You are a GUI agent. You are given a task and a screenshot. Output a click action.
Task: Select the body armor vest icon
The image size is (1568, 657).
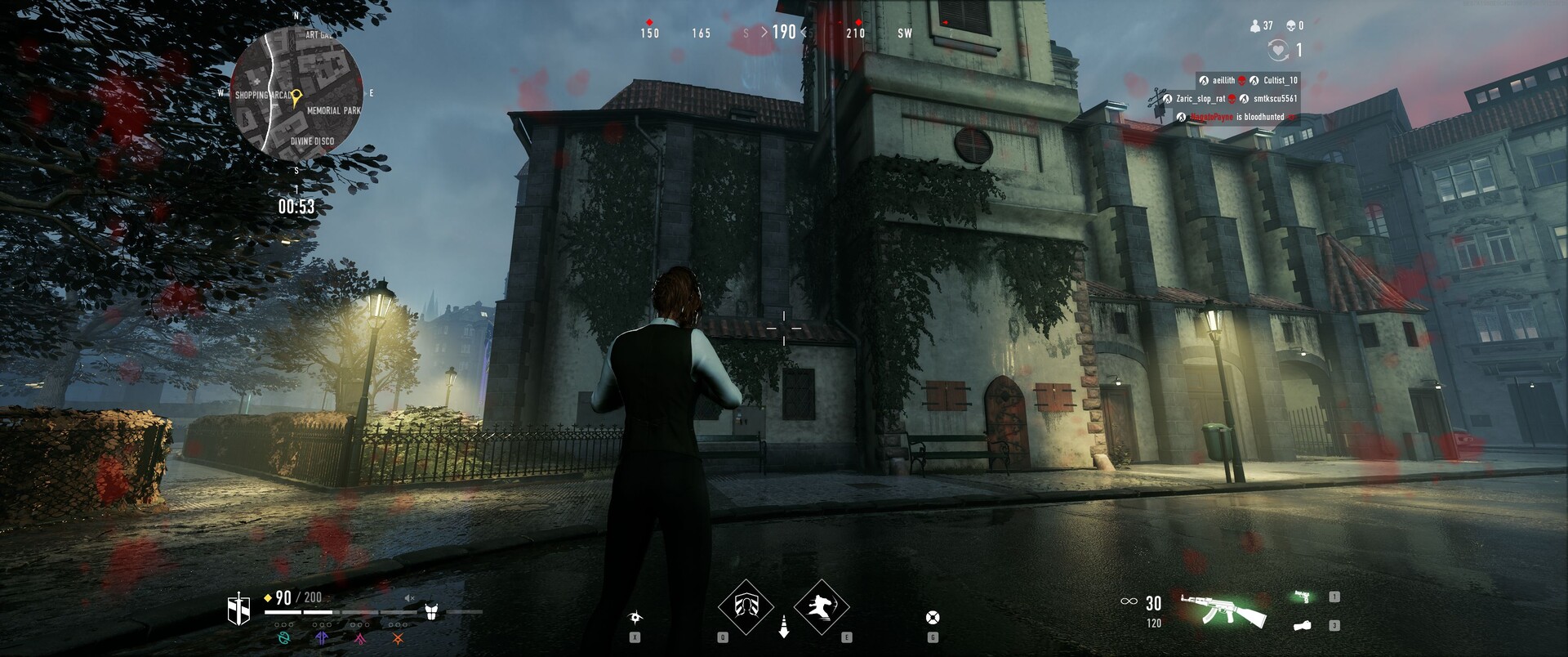(431, 611)
